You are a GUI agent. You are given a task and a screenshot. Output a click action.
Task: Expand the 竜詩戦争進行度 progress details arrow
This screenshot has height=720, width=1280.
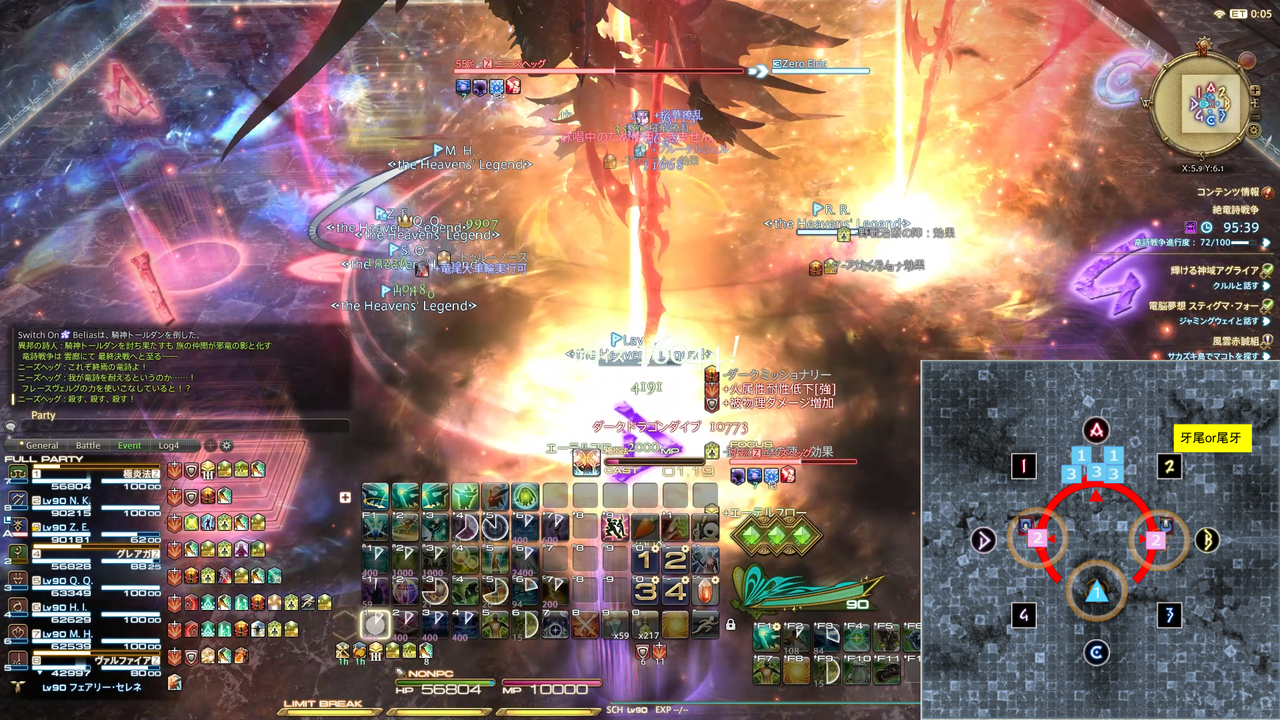coord(1267,244)
